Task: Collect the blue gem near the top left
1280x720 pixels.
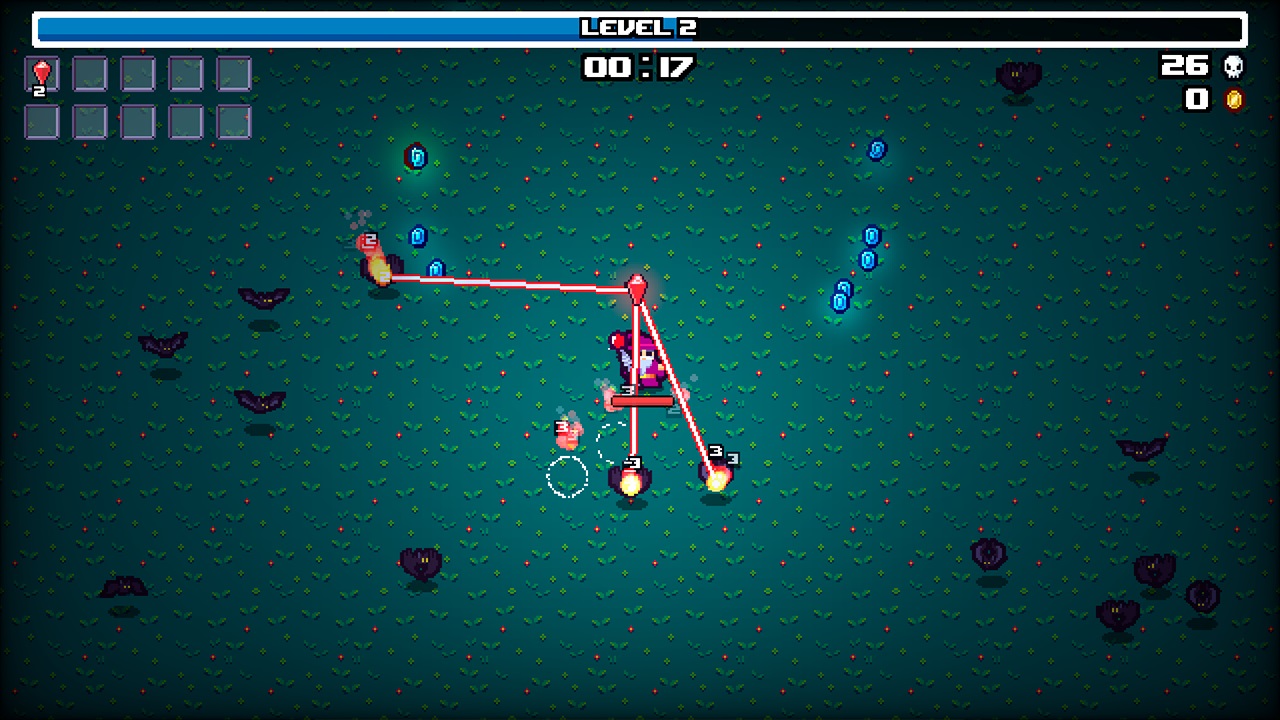Action: (x=417, y=156)
